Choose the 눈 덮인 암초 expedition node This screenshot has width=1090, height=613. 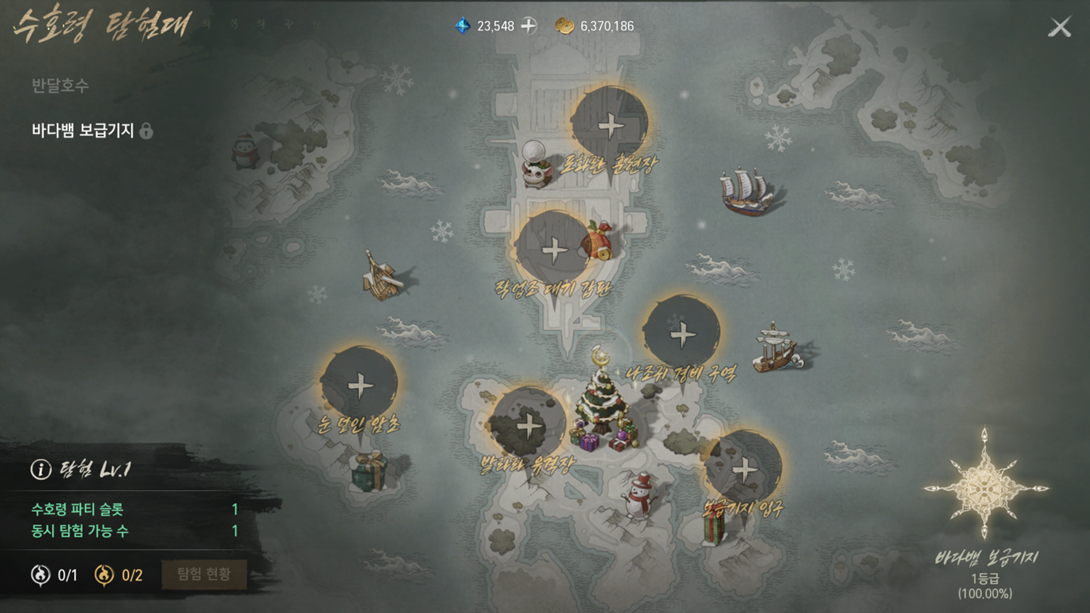[x=359, y=385]
